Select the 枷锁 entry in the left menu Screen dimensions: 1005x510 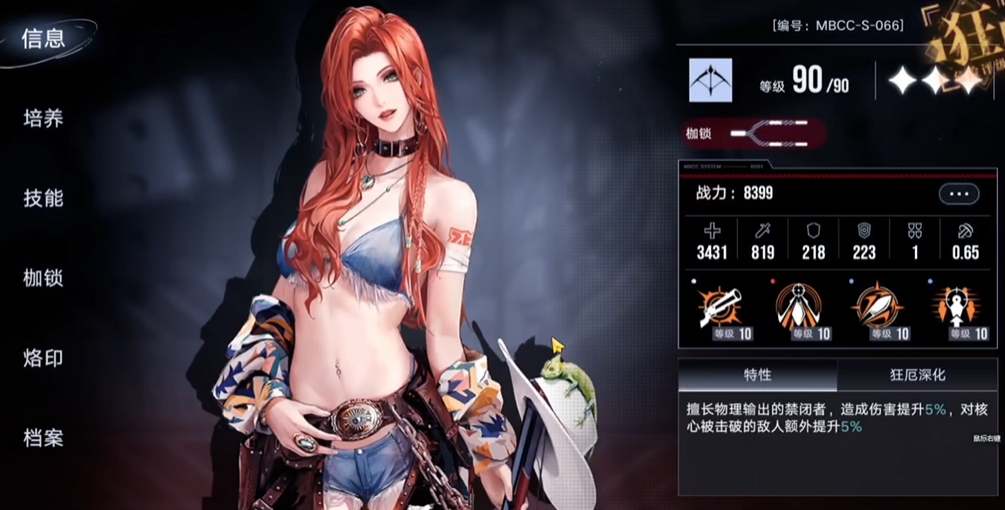coord(44,278)
